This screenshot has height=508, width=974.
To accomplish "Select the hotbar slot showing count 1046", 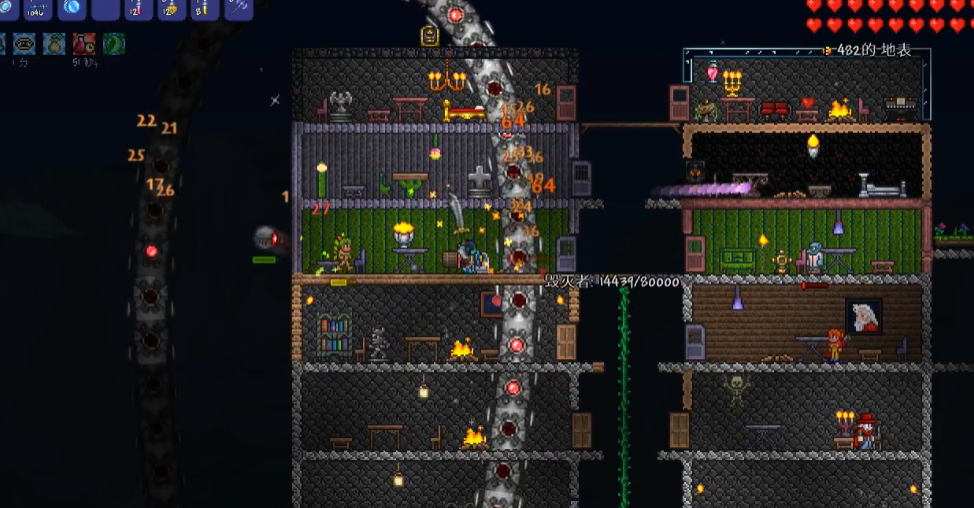I will (38, 9).
